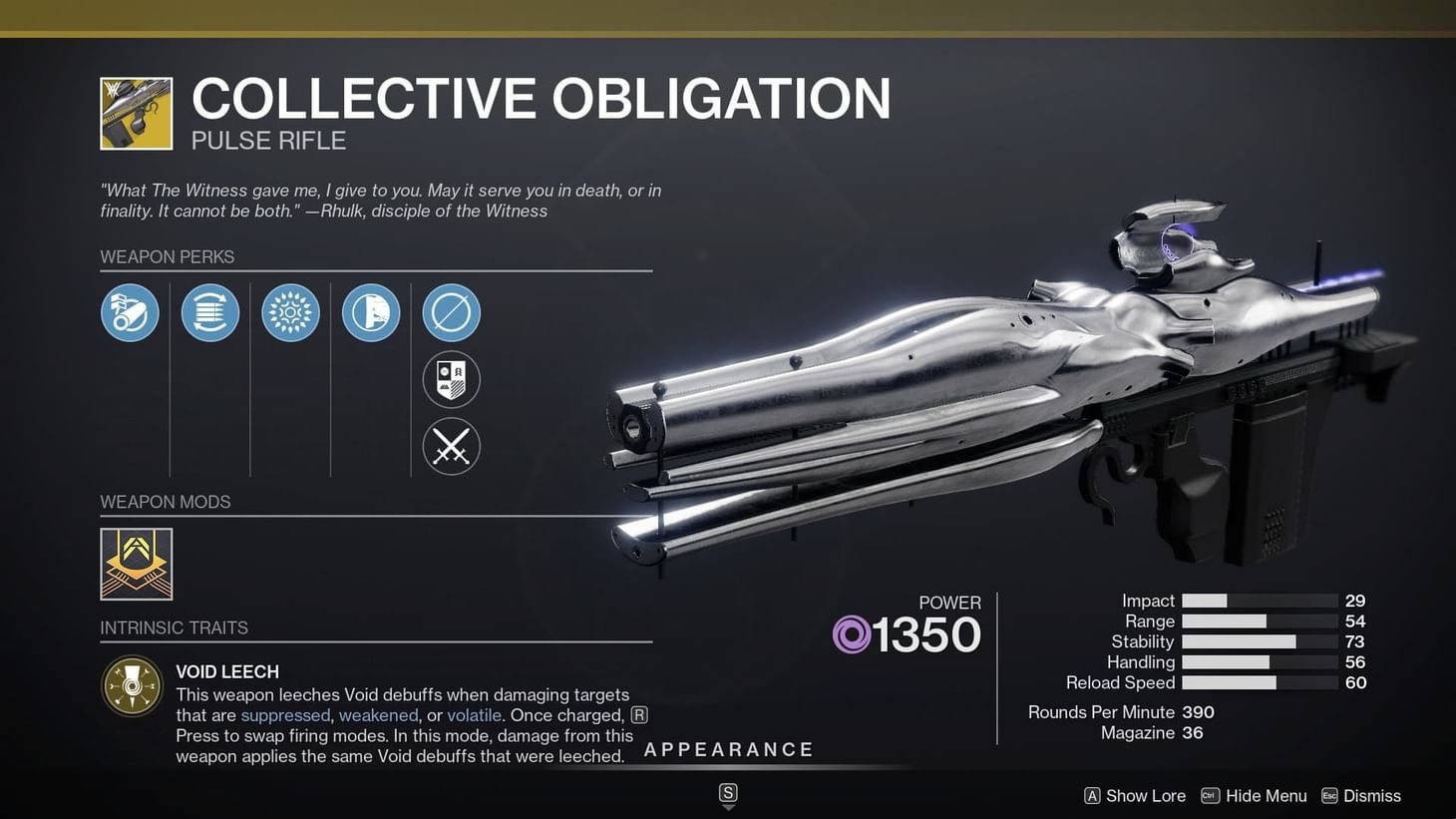Select the first weapon perk icon
Viewport: 1456px width, 819px height.
tap(130, 312)
